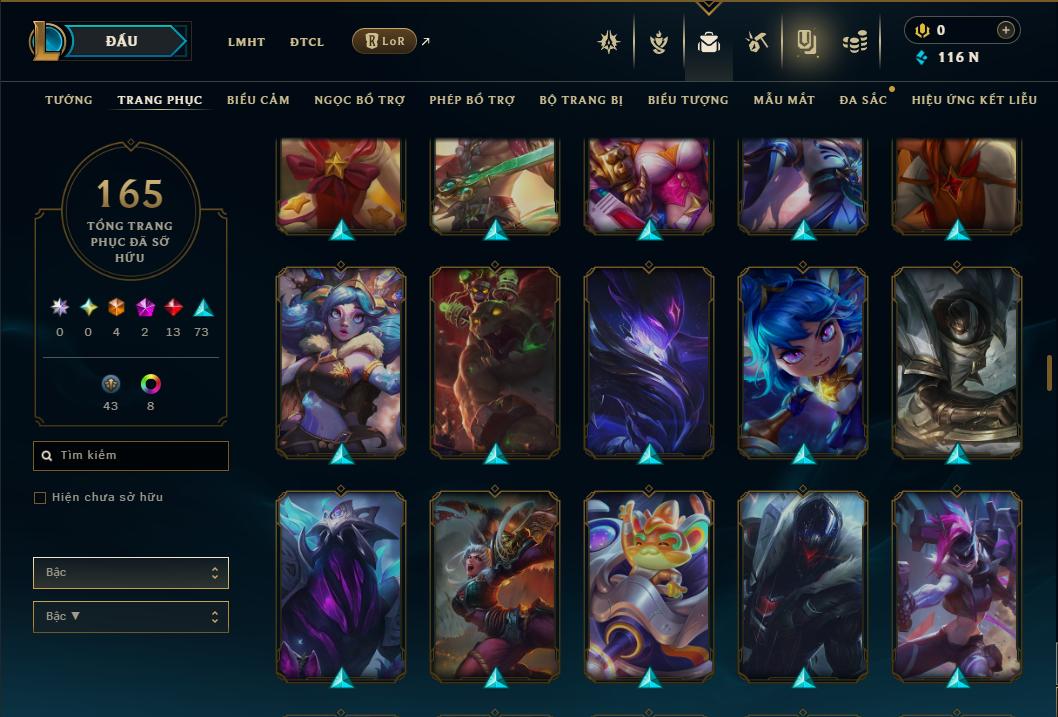Open the LMHT game section

pos(246,42)
